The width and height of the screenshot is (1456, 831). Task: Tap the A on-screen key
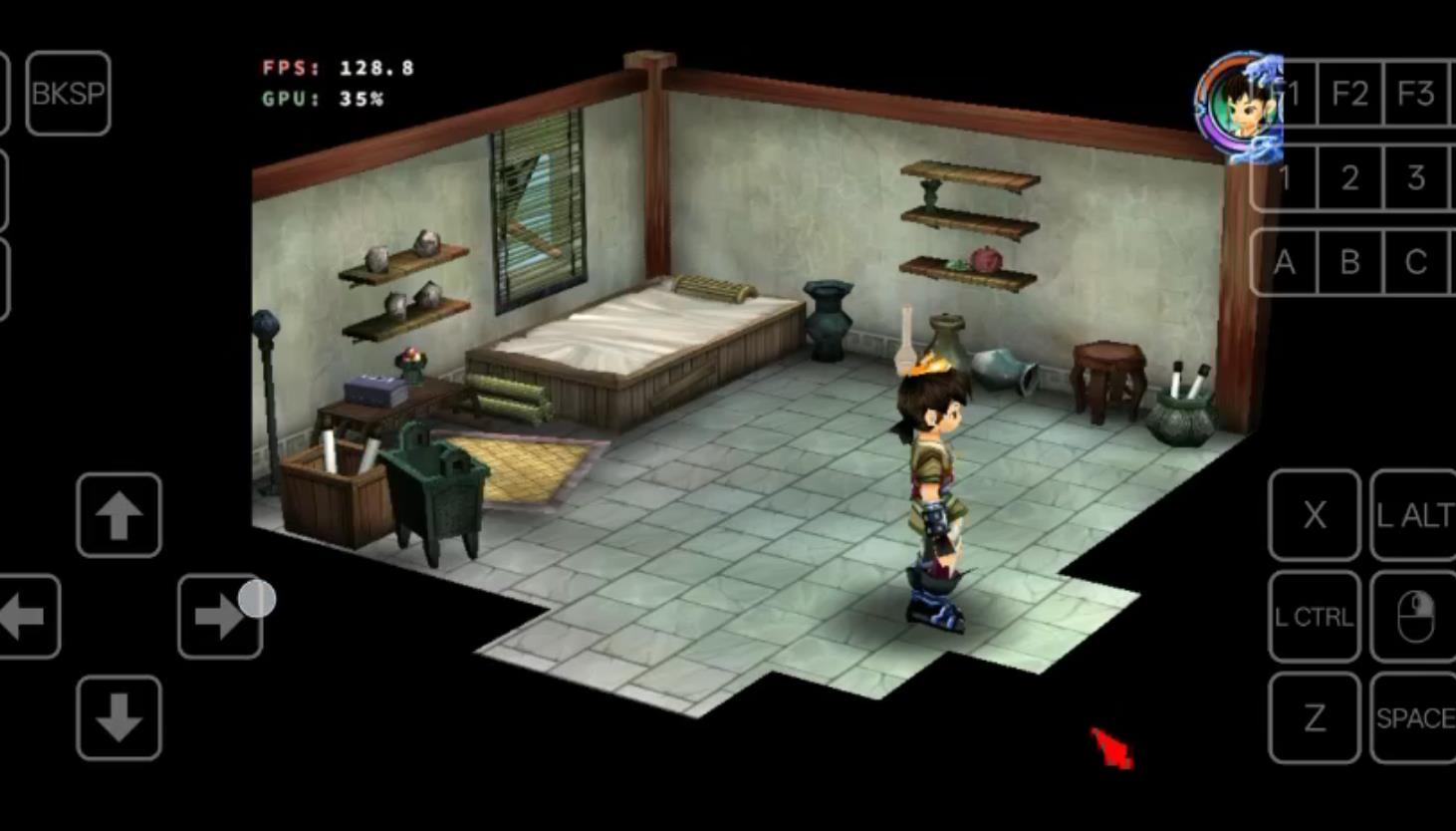pos(1285,262)
